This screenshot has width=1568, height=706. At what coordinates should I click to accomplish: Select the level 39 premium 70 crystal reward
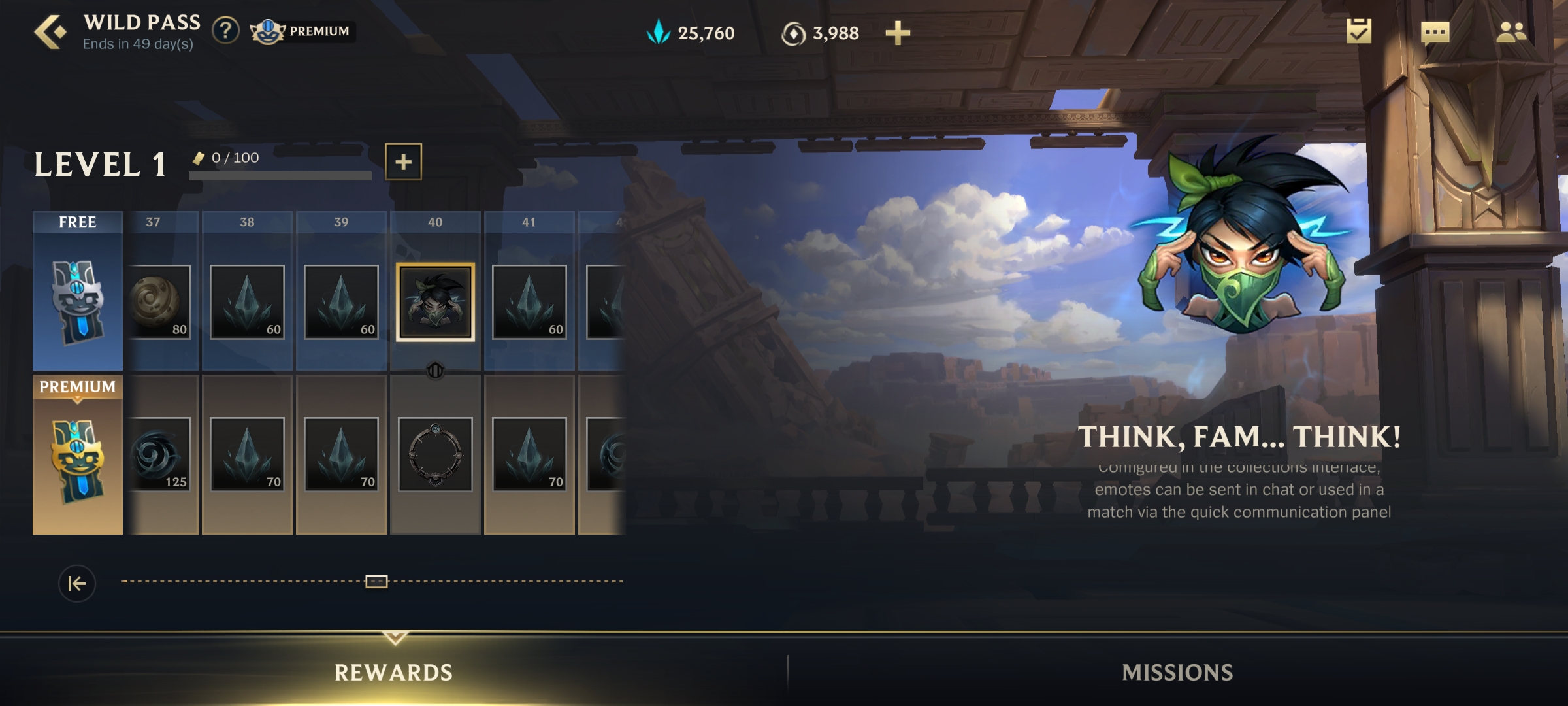pyautogui.click(x=341, y=454)
